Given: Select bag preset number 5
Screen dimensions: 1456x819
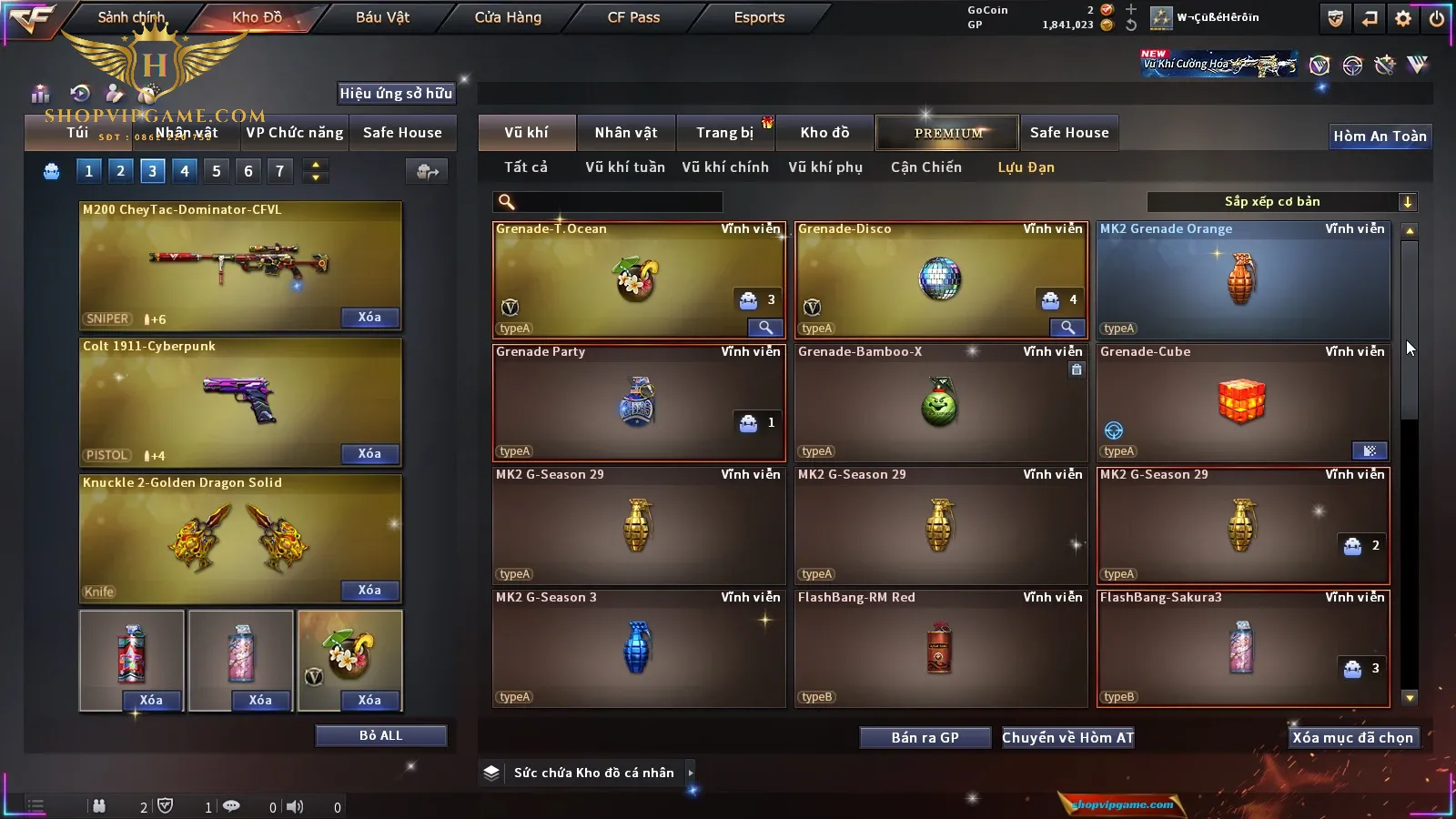Looking at the screenshot, I should 216,171.
